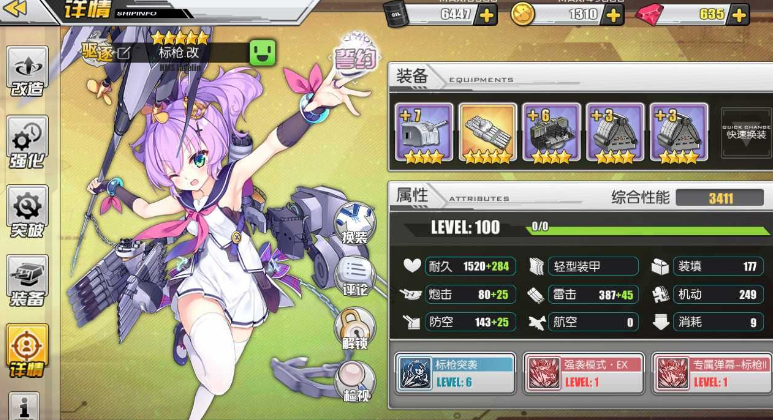The width and height of the screenshot is (773, 420).
Task: Select the +7 gun turret equipment slot
Action: pyautogui.click(x=424, y=133)
